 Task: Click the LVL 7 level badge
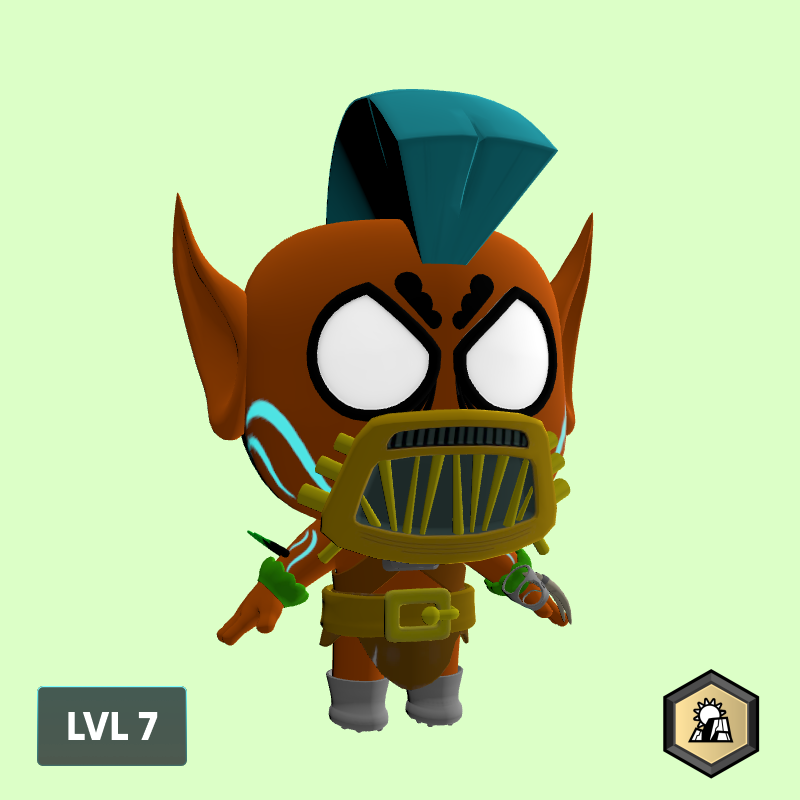coord(112,726)
